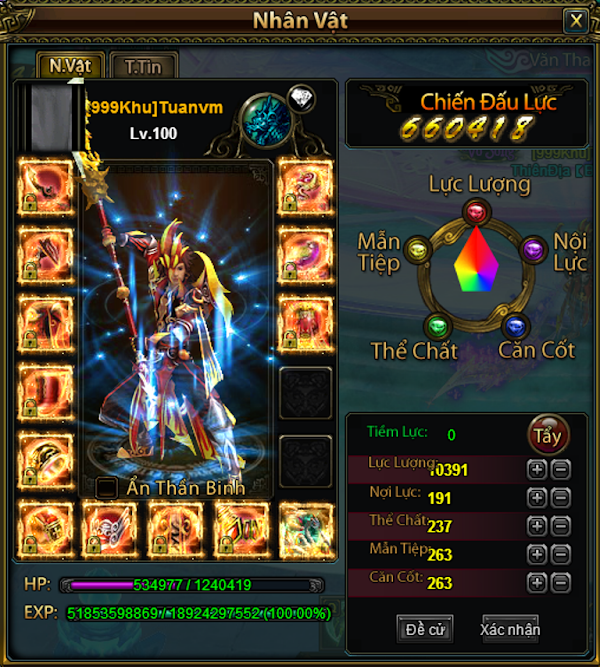
Task: Select the green Thể Chất orb
Action: [x=436, y=325]
